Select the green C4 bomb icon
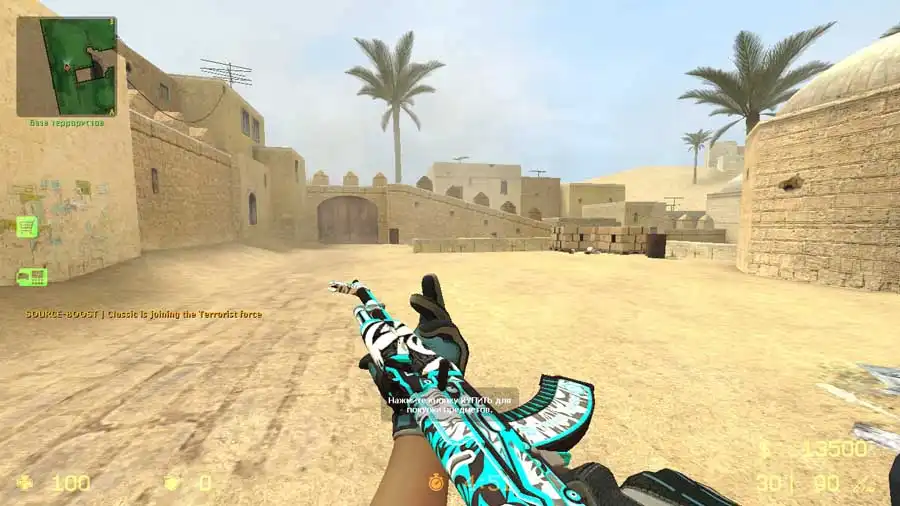The height and width of the screenshot is (506, 900). click(x=31, y=277)
